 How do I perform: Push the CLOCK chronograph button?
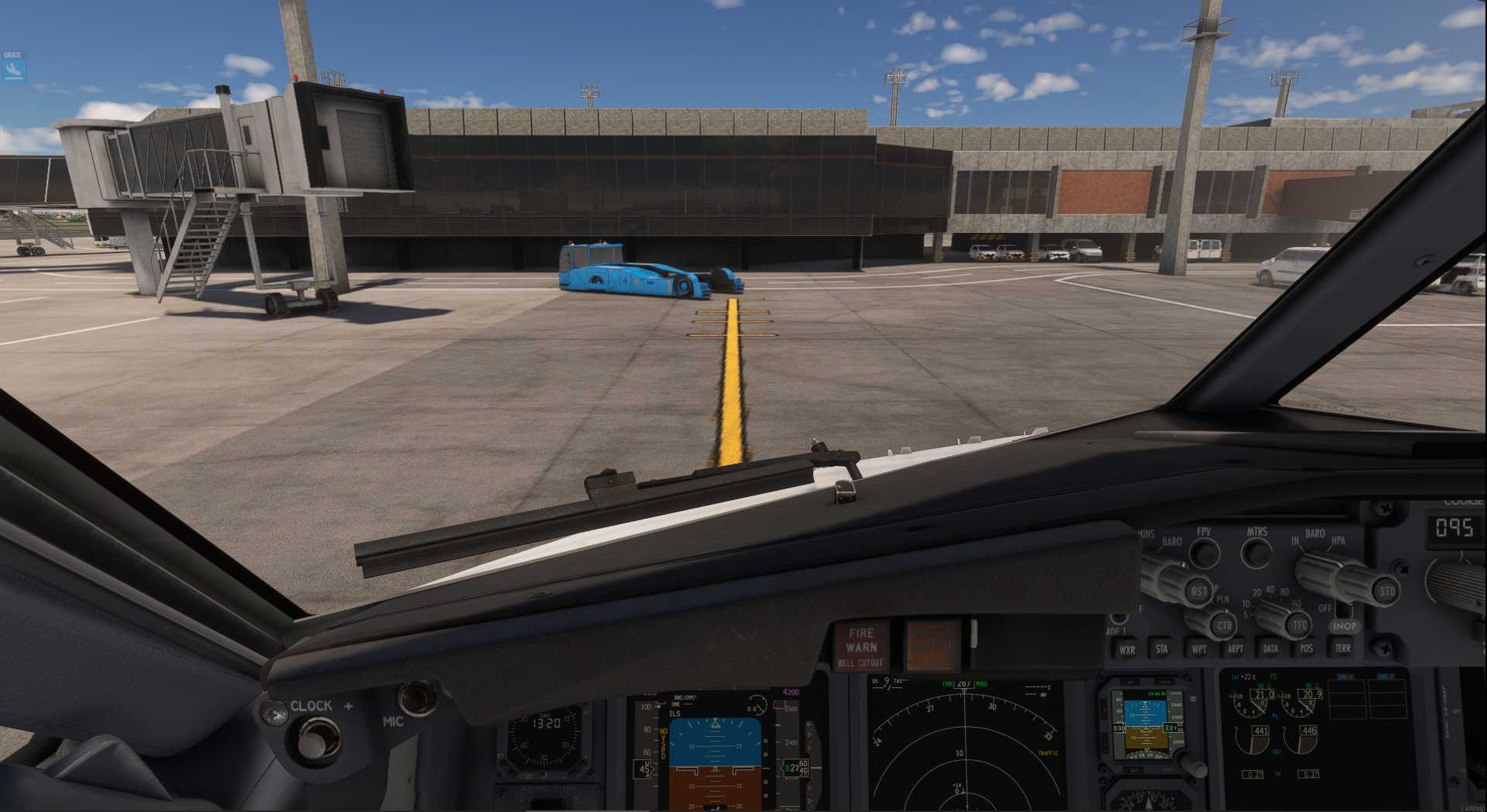pos(313,740)
